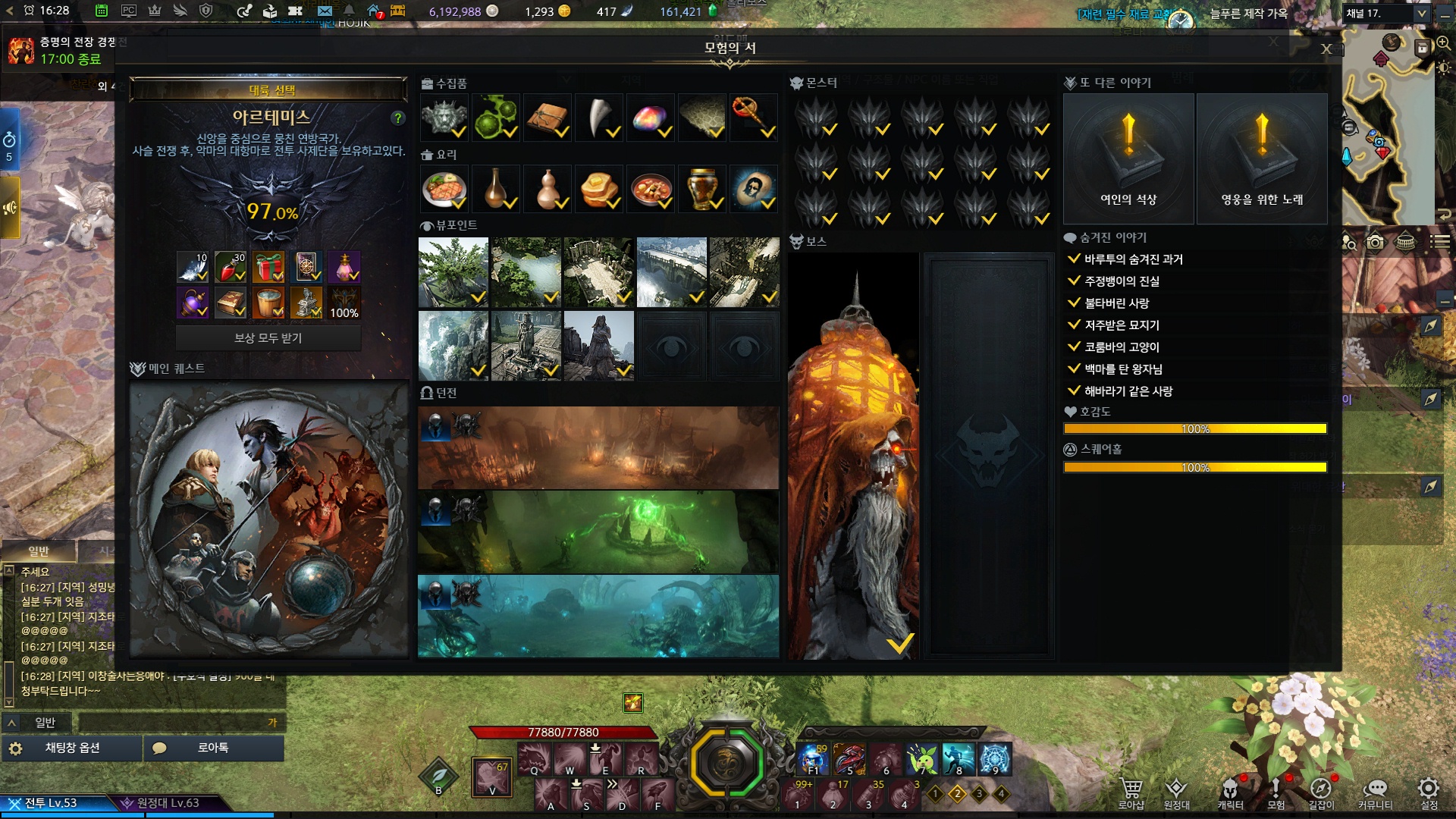Screen dimensions: 1456x819
Task: View the teal underwater dungeon banner
Action: pos(598,616)
